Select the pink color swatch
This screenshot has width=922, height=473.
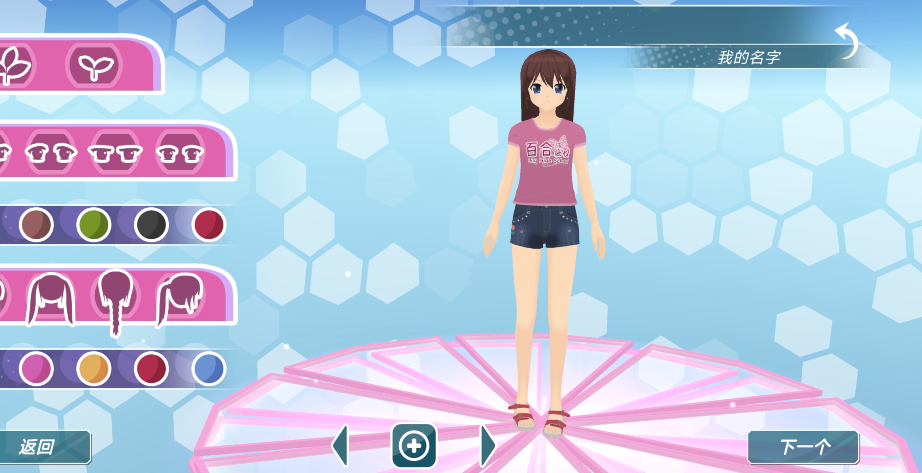(36, 368)
